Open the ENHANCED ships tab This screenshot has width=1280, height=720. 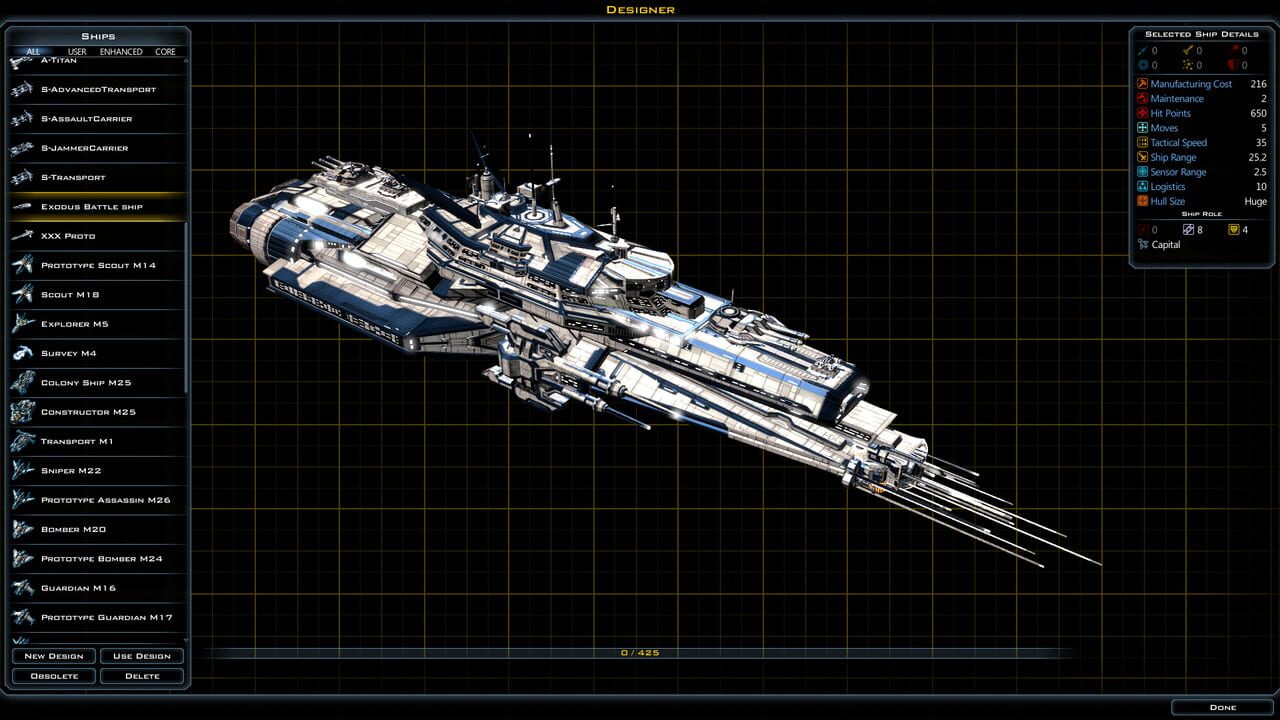pos(121,51)
